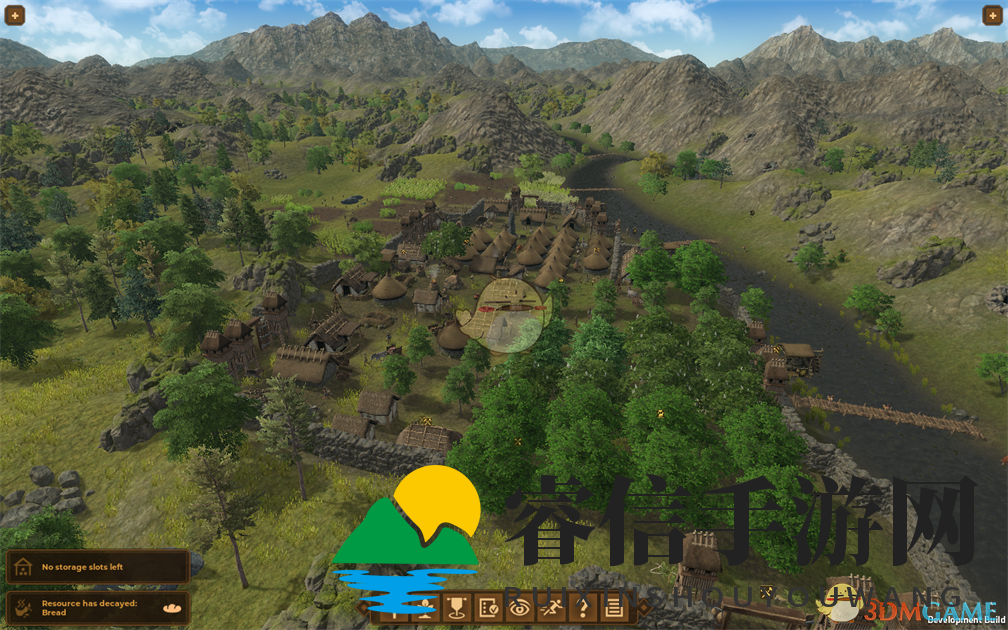This screenshot has height=630, width=1008.
Task: Toggle the eye view icon
Action: pos(519,606)
